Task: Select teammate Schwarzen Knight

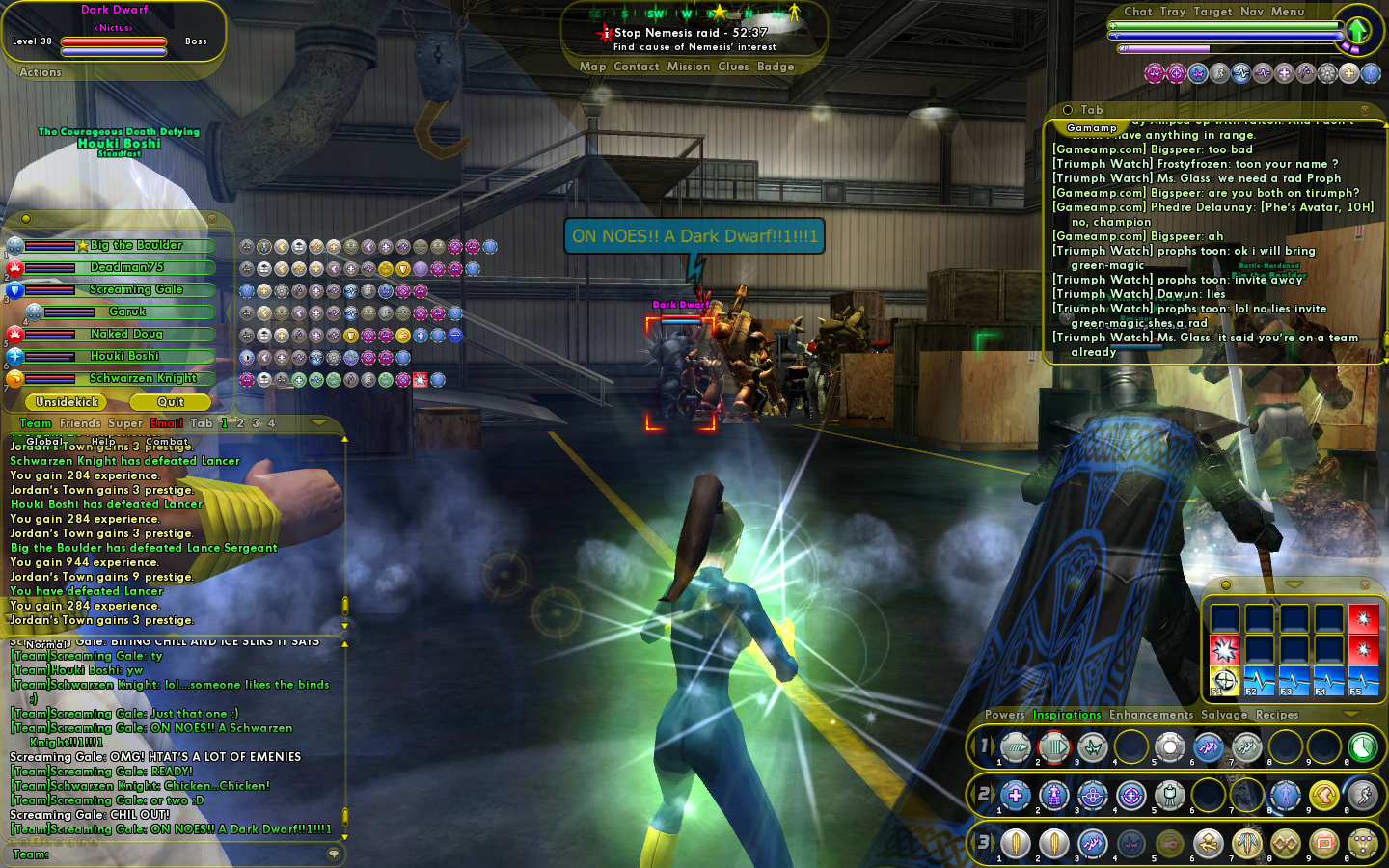Action: tap(143, 378)
